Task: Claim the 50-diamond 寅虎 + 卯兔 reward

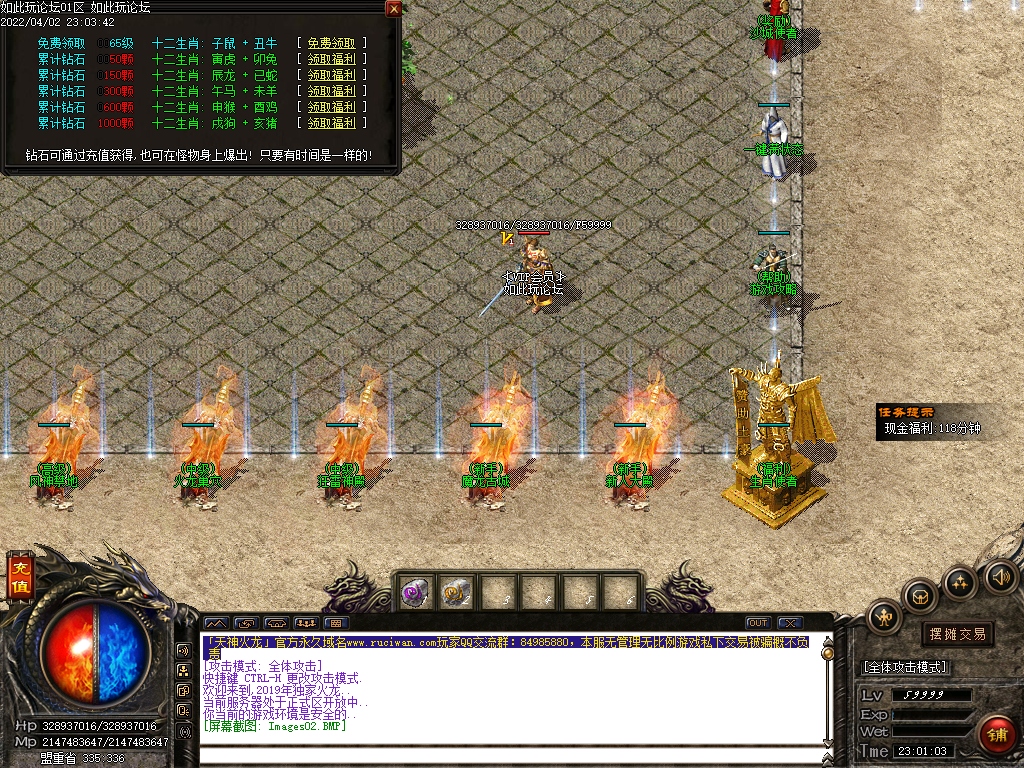Action: pos(331,59)
